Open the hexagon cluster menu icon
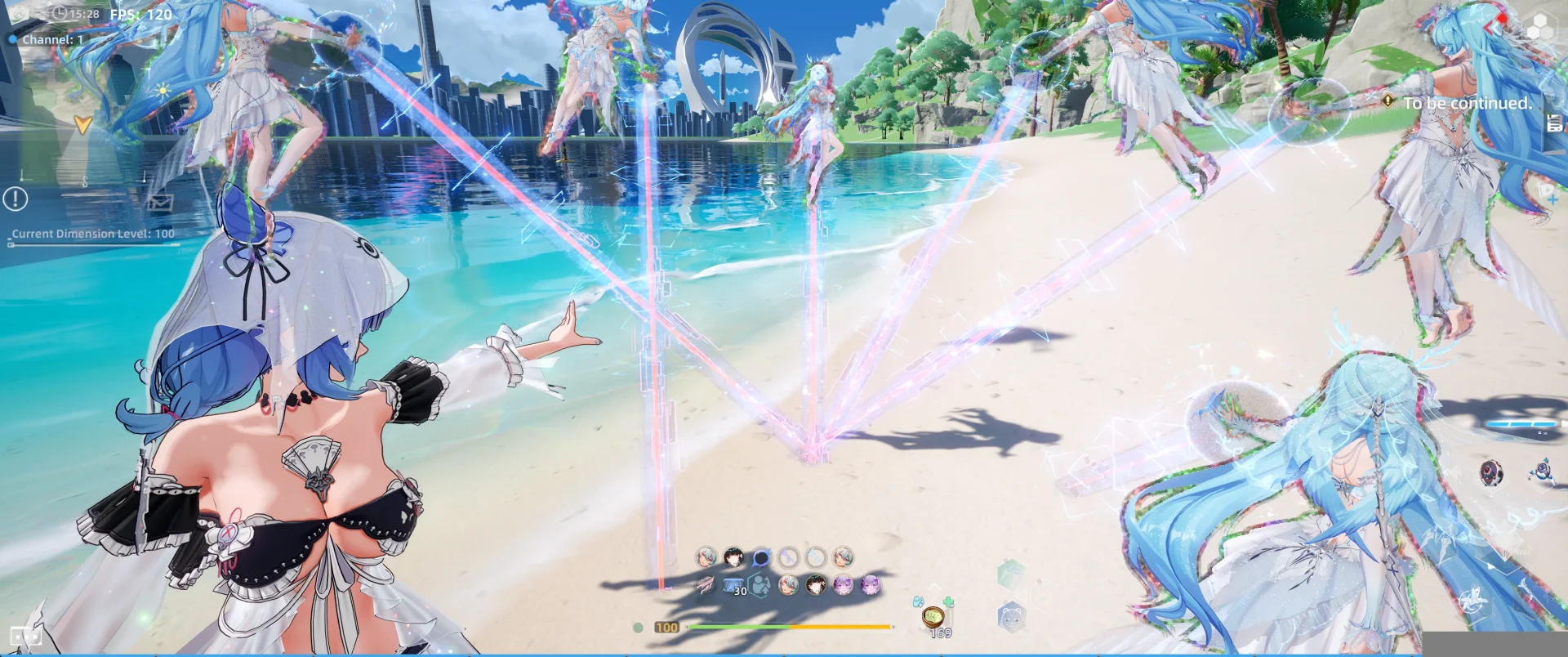This screenshot has height=657, width=1568. point(1540,29)
